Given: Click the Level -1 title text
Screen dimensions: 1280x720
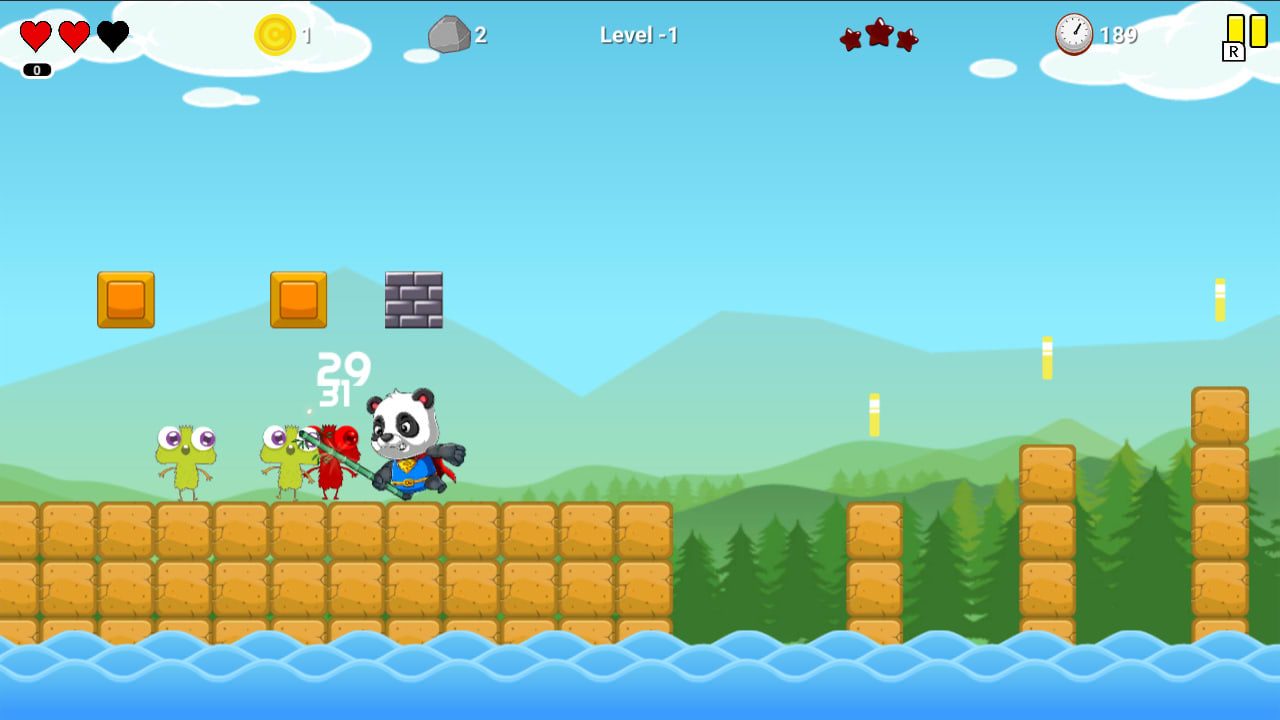Looking at the screenshot, I should (638, 36).
